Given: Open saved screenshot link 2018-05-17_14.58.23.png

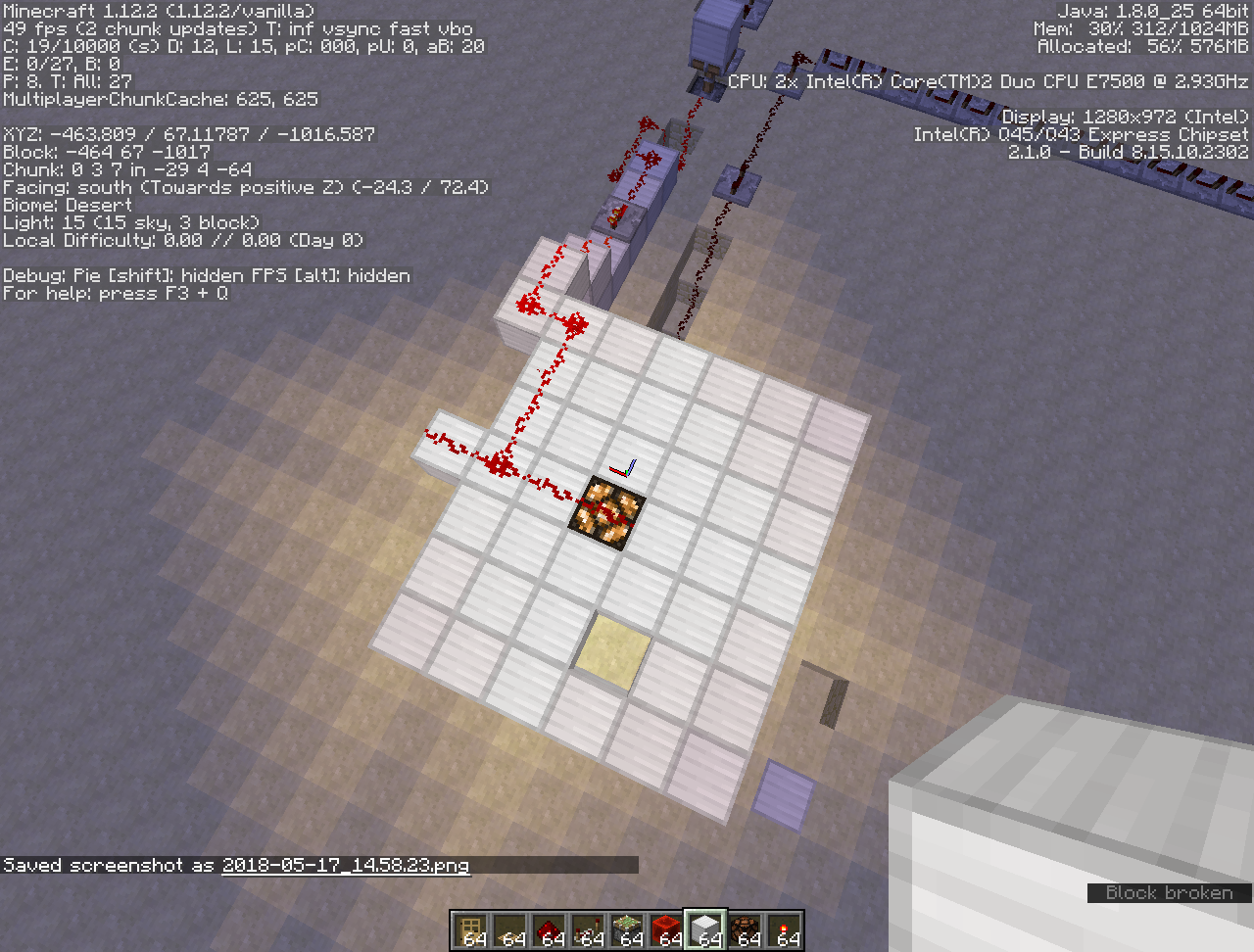Looking at the screenshot, I should (345, 866).
